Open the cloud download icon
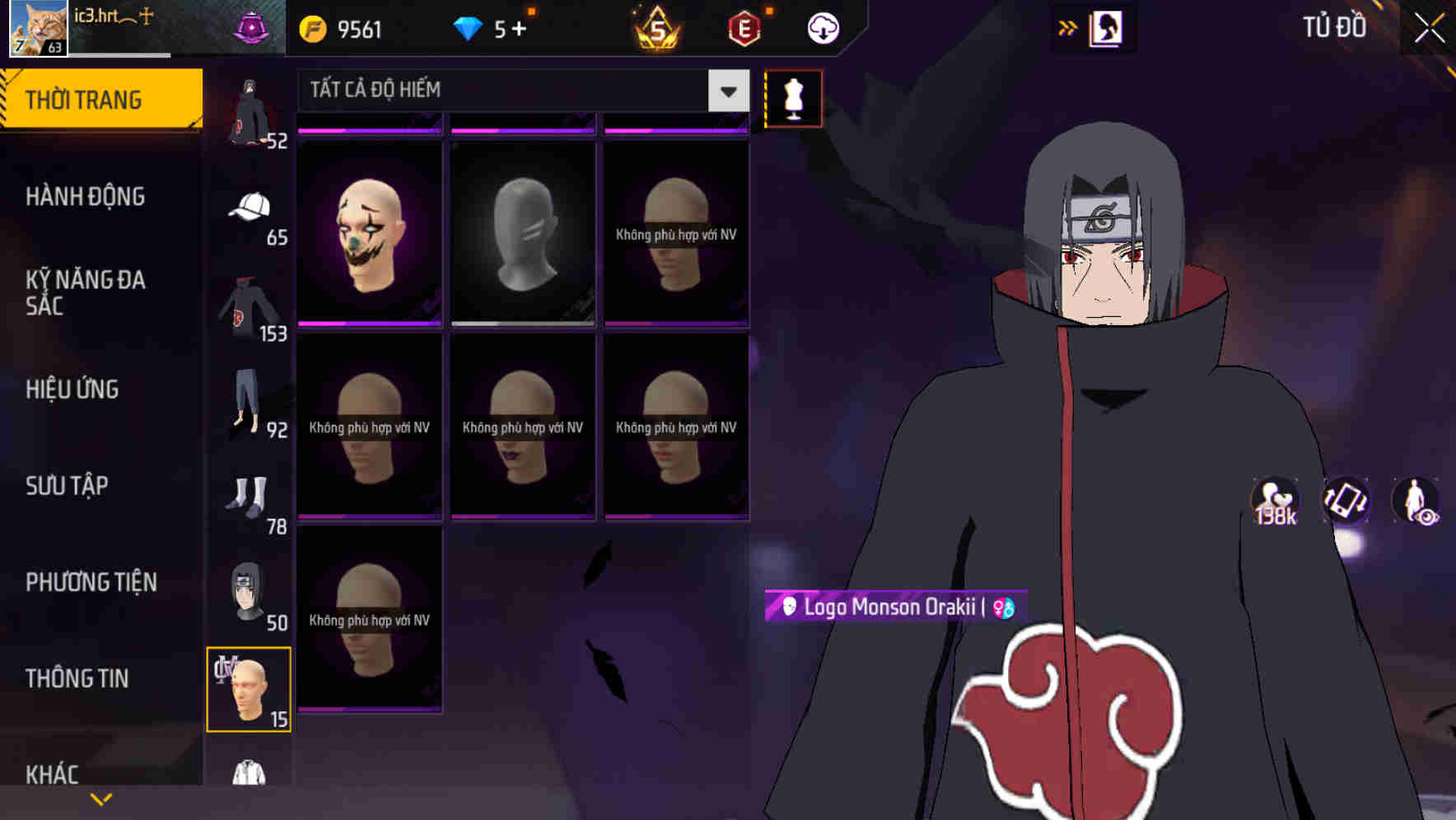Image resolution: width=1456 pixels, height=820 pixels. [822, 27]
